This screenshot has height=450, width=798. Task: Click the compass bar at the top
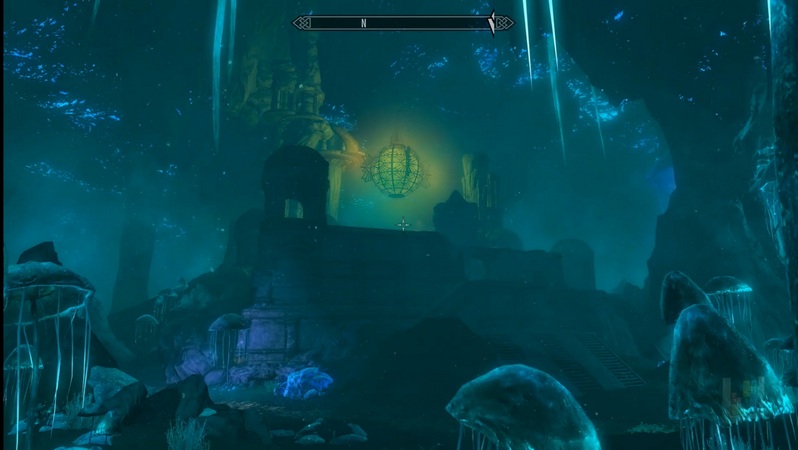coord(403,22)
